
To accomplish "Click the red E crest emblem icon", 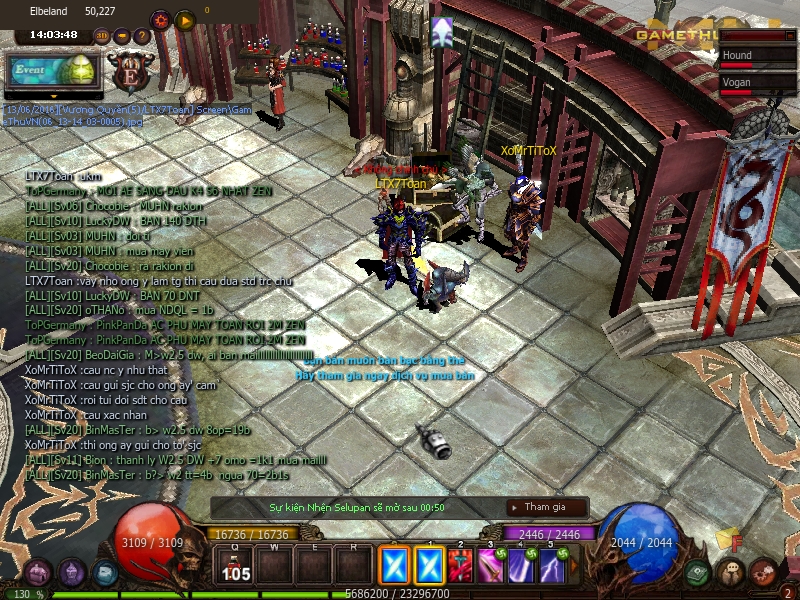I will tap(131, 72).
